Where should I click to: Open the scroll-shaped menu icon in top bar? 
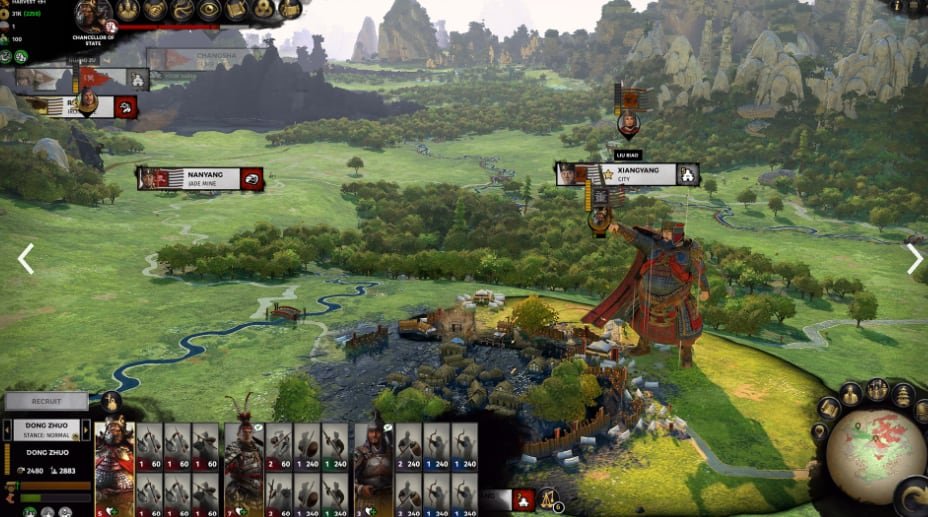[236, 10]
